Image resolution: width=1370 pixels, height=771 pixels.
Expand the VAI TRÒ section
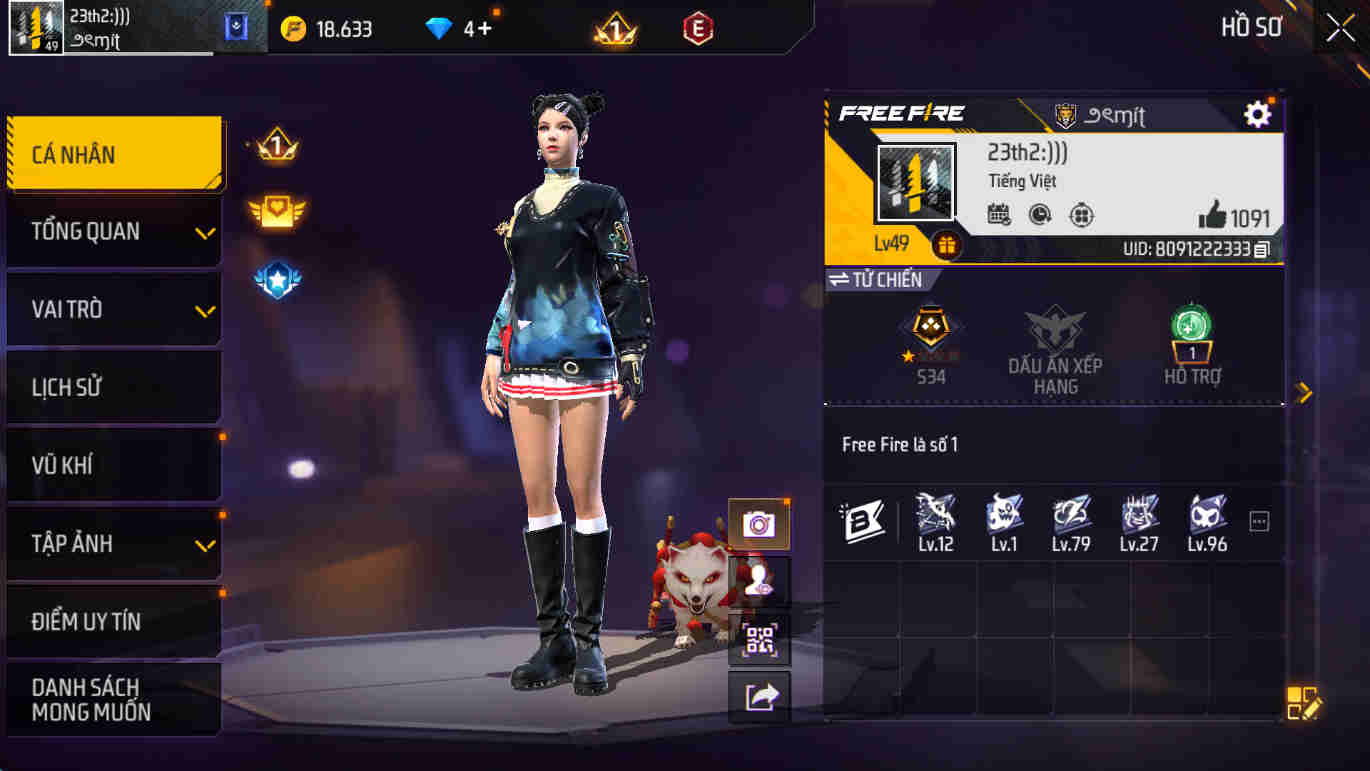pyautogui.click(x=110, y=309)
